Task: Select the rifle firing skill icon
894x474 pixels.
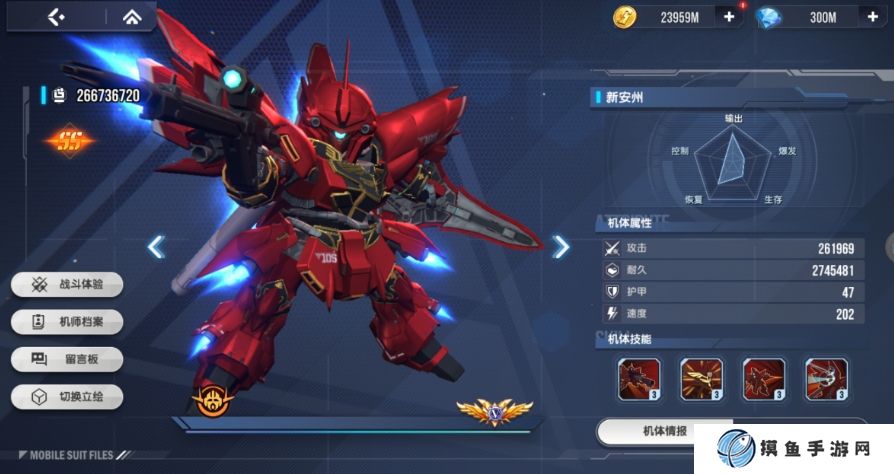Action: 639,379
